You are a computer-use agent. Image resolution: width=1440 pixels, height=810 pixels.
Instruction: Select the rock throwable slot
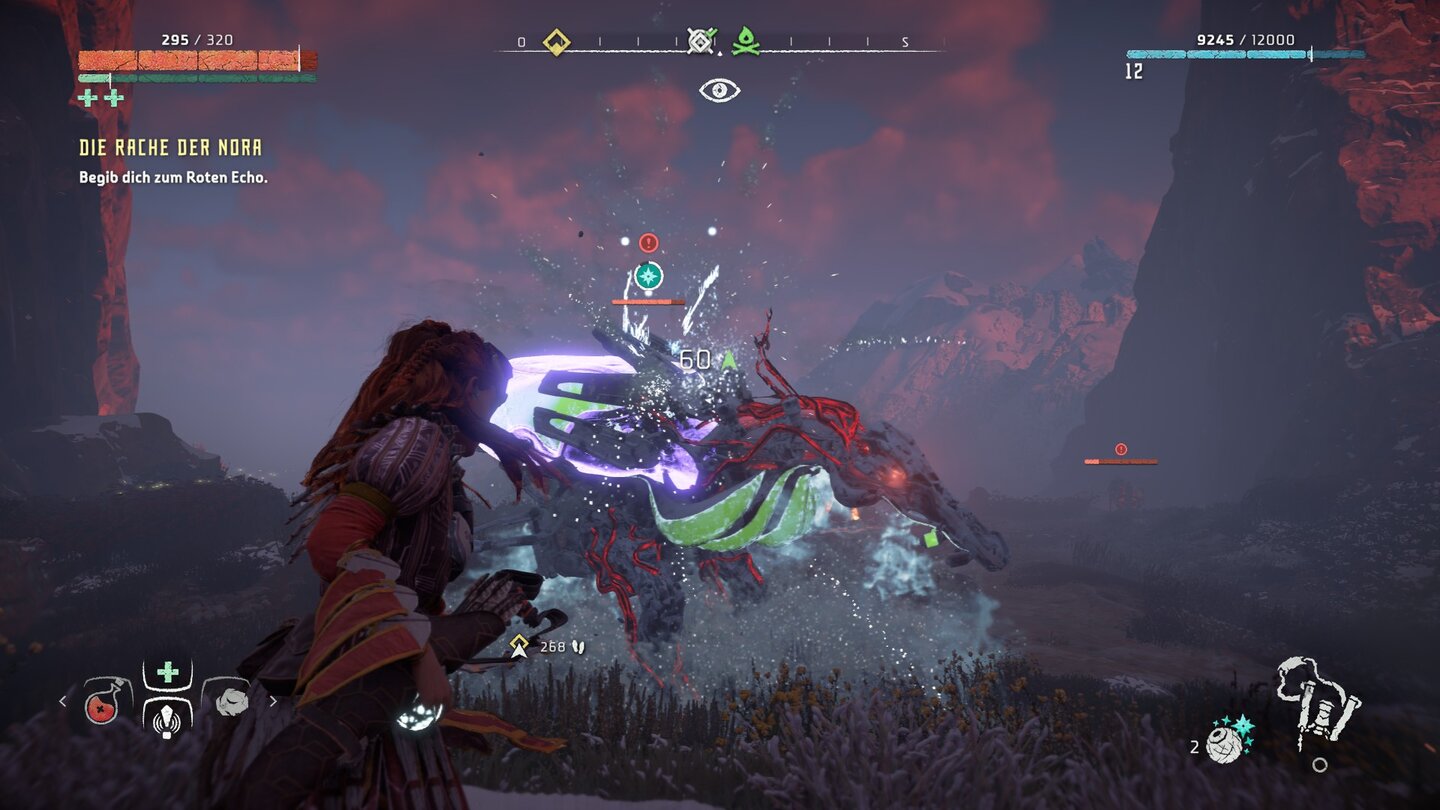tap(227, 701)
